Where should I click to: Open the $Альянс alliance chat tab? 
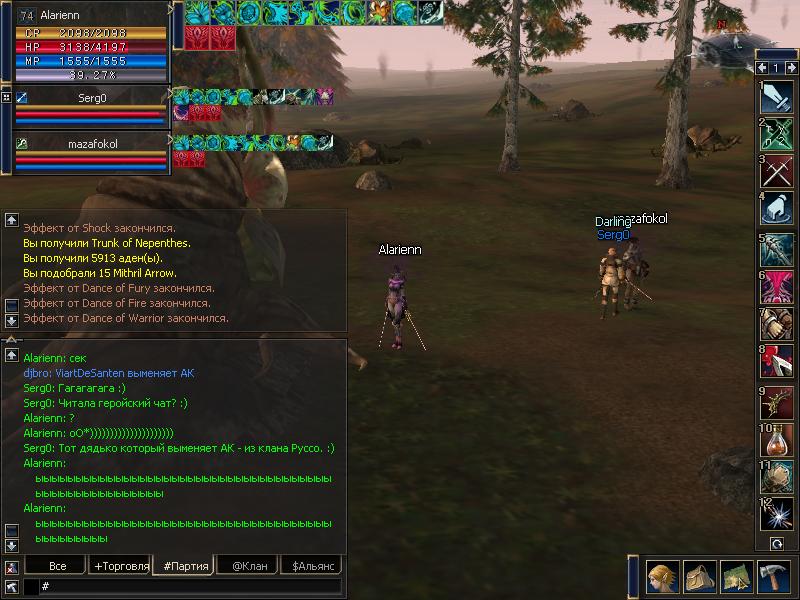(311, 566)
